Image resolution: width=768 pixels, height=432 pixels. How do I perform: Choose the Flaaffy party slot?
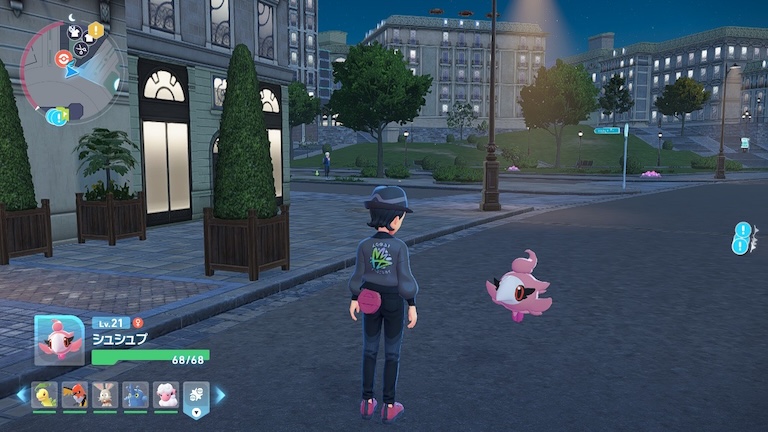point(166,395)
